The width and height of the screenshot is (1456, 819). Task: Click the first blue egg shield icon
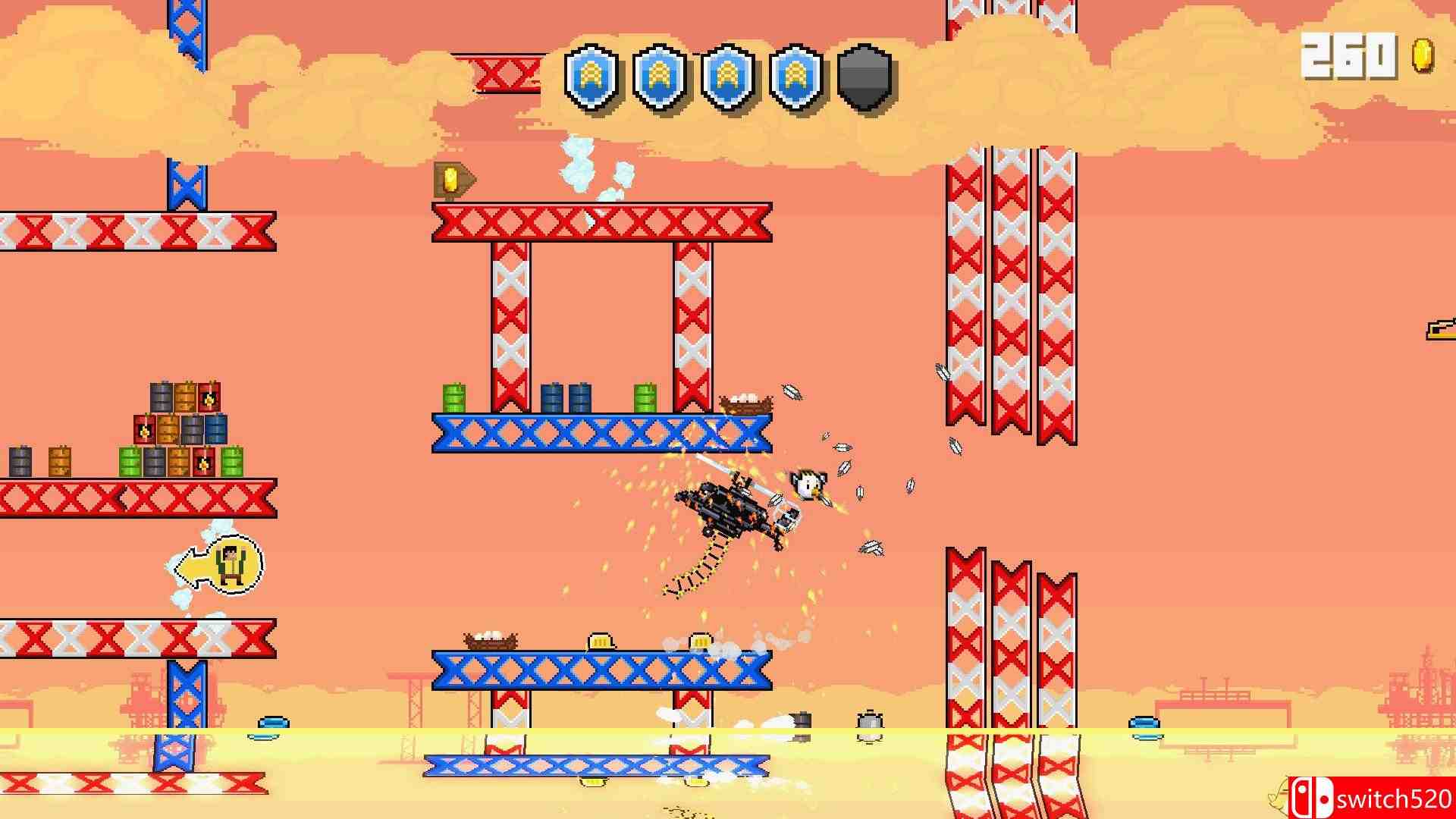[x=593, y=74]
